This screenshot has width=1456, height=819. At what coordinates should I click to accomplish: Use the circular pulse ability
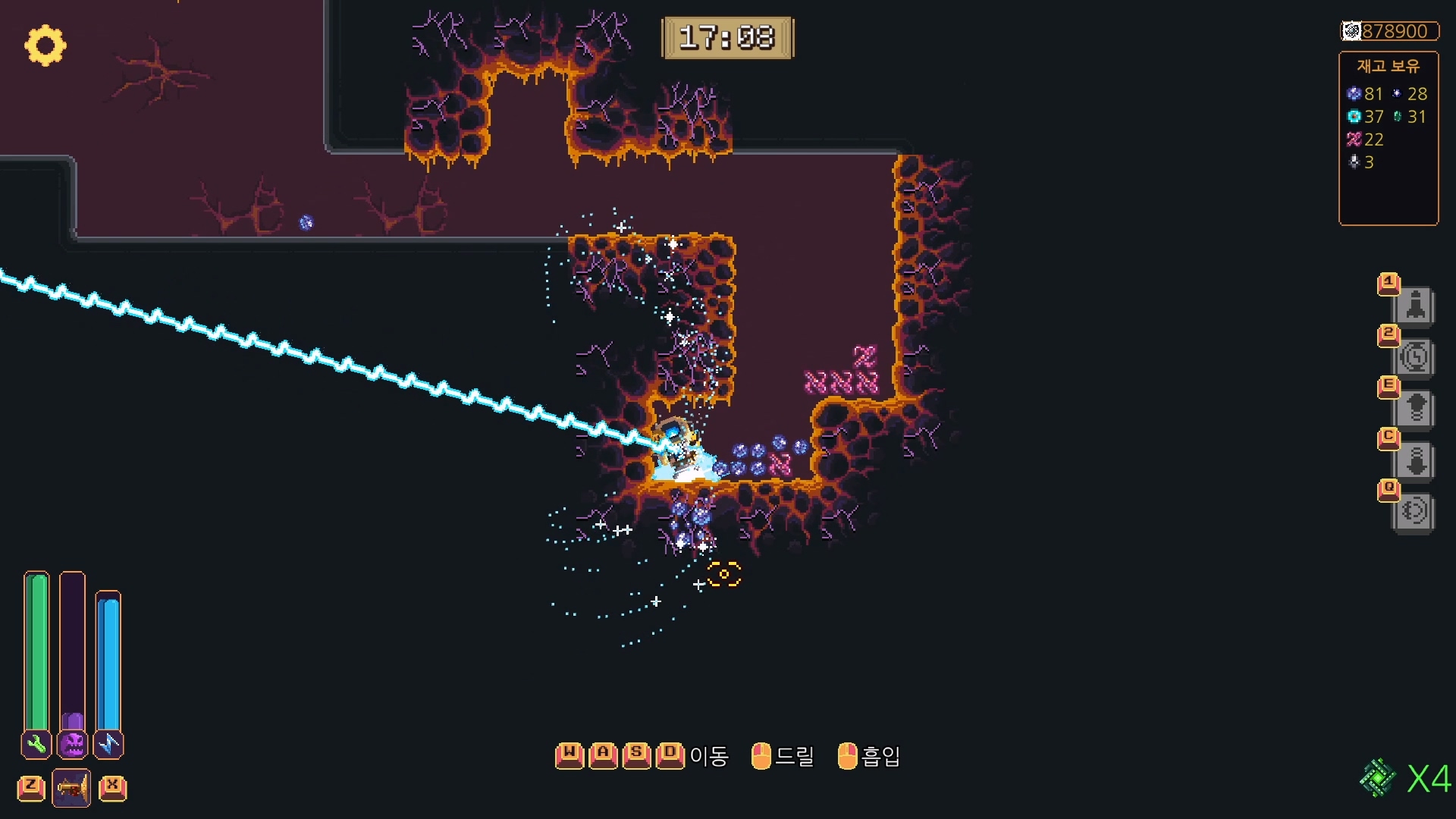1414,512
